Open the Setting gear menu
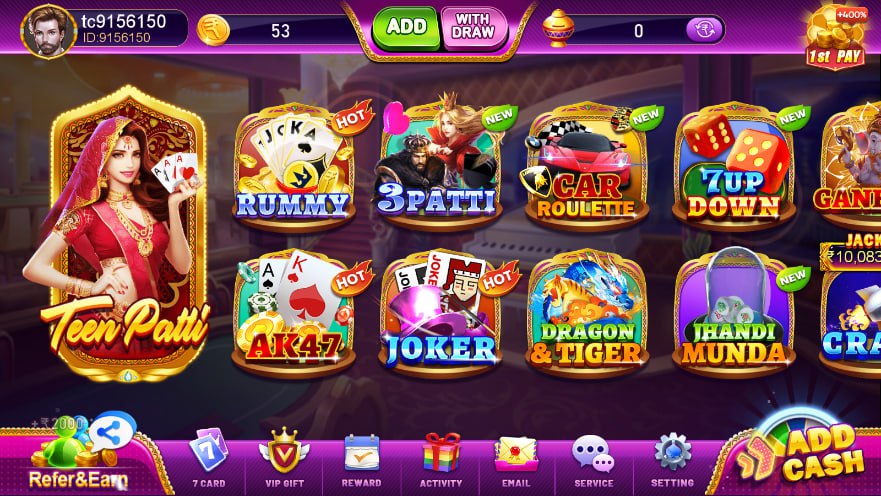This screenshot has height=496, width=881. click(x=672, y=460)
